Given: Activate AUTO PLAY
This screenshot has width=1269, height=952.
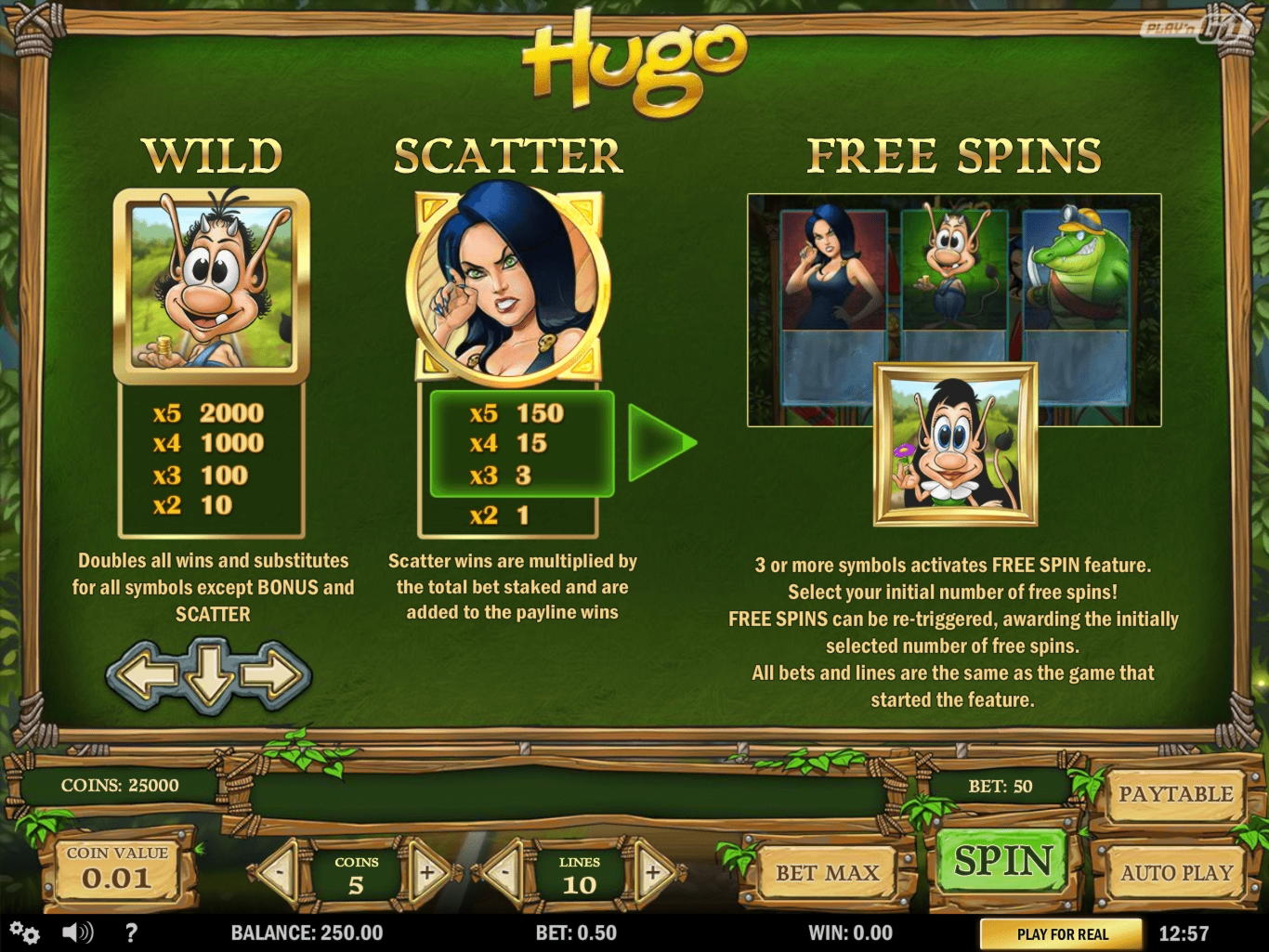Looking at the screenshot, I should click(x=1175, y=873).
